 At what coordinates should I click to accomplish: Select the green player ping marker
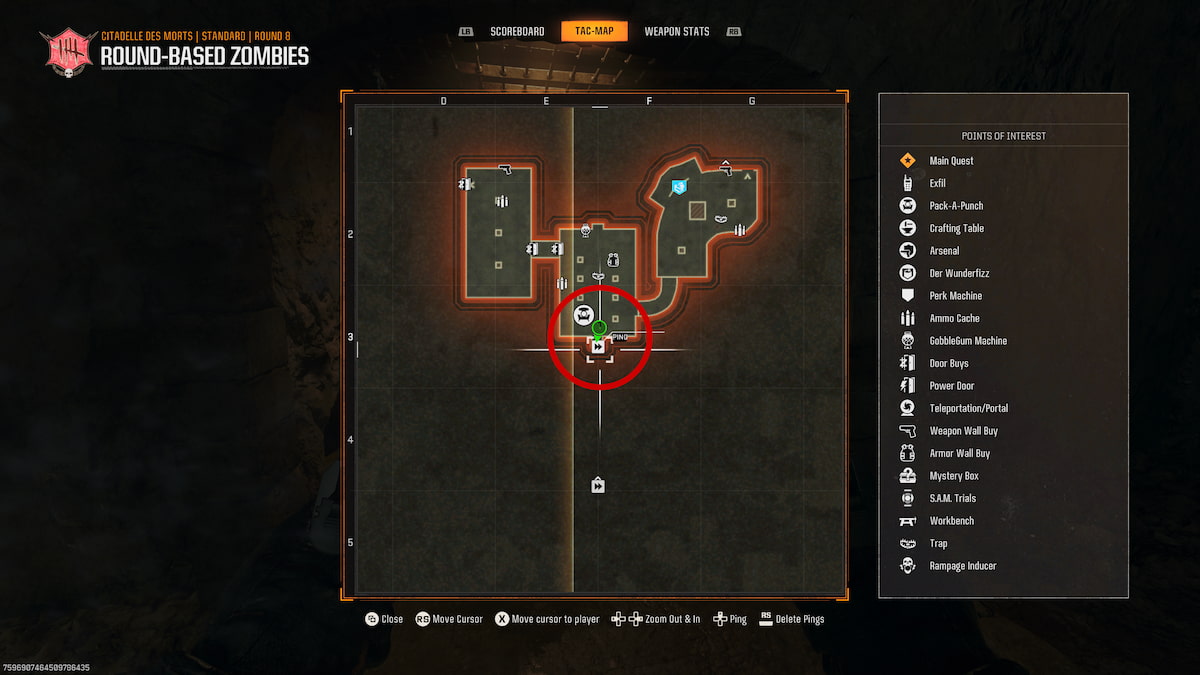[599, 328]
